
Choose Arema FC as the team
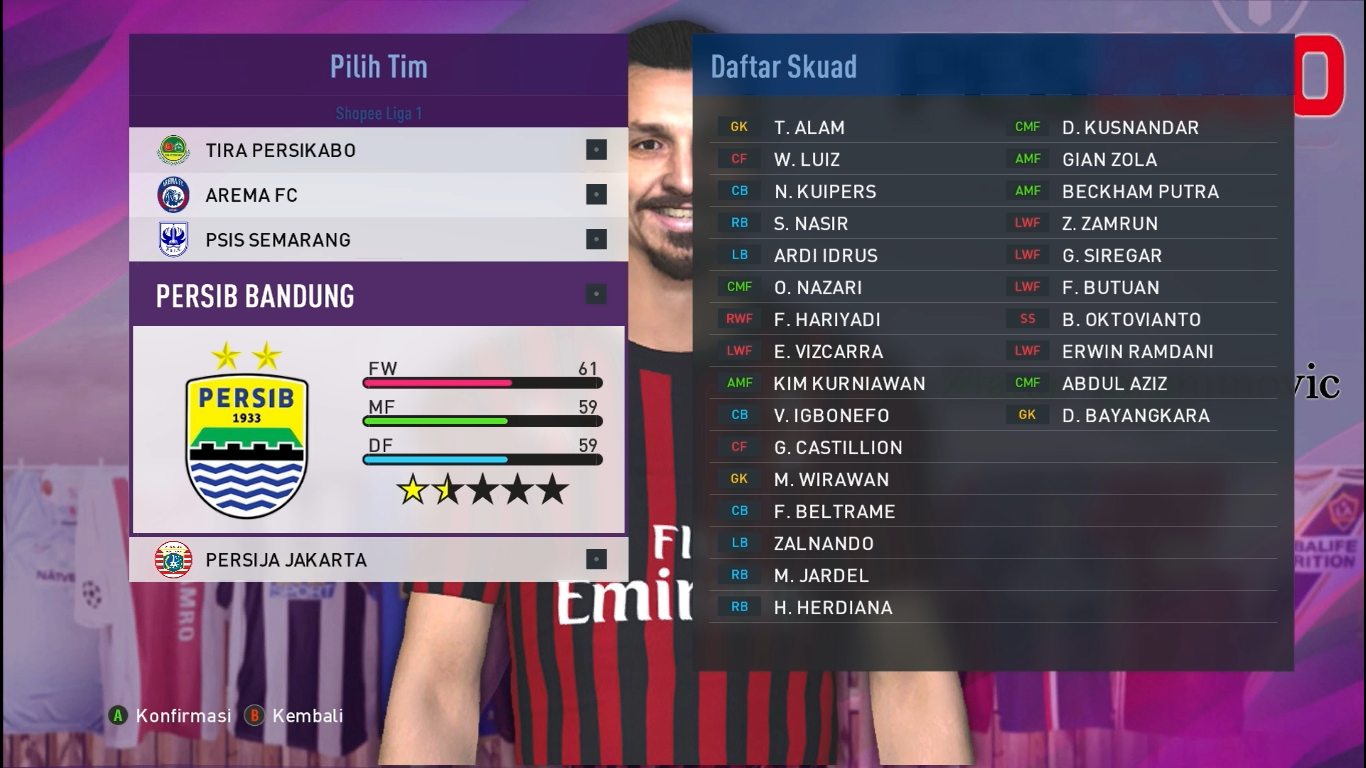click(251, 195)
